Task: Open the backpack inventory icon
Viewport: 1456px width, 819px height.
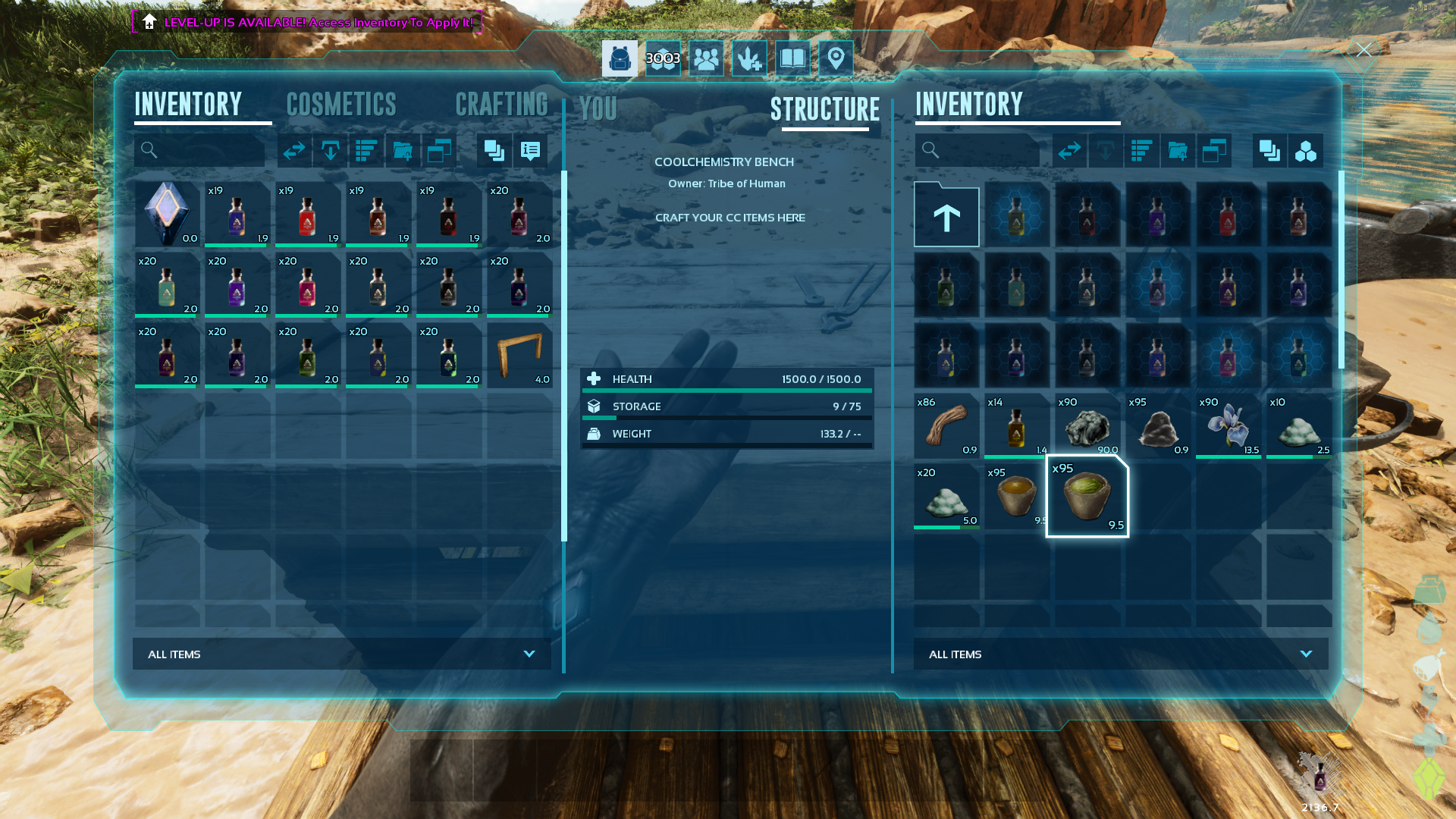Action: pos(620,58)
